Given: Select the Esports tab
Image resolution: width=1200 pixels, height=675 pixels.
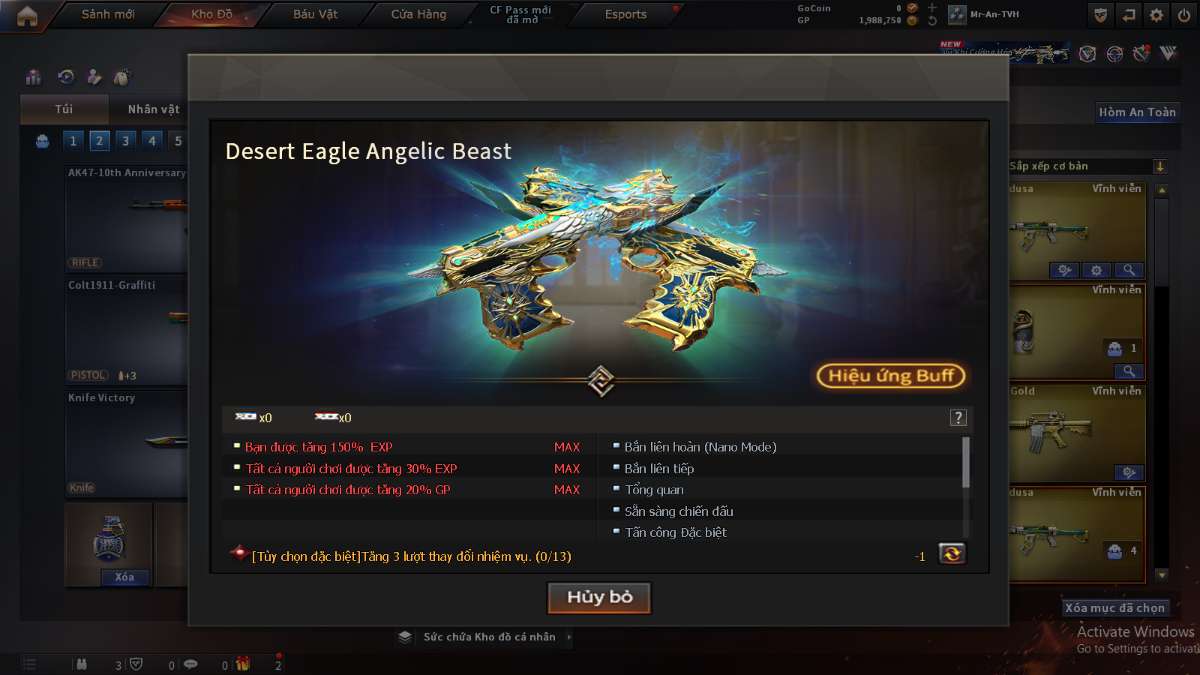Looking at the screenshot, I should point(626,15).
